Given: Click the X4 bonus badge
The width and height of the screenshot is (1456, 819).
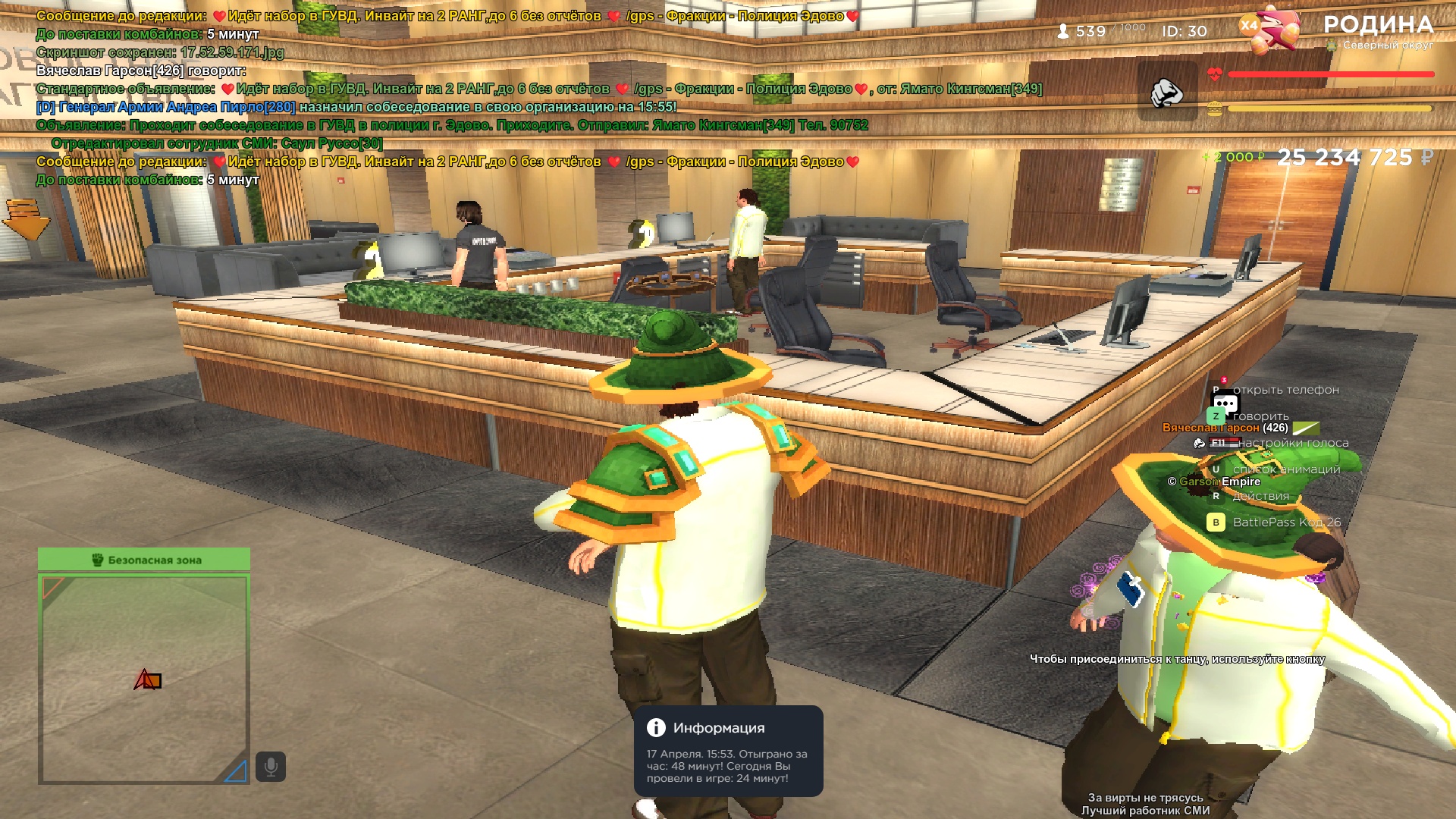Looking at the screenshot, I should pyautogui.click(x=1248, y=26).
